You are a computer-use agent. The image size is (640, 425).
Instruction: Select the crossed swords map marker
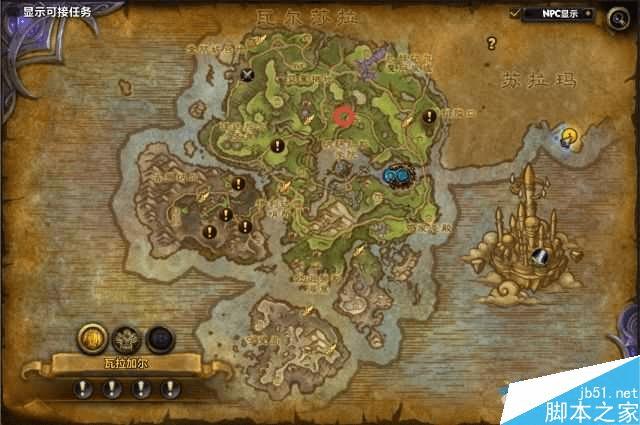[x=249, y=72]
